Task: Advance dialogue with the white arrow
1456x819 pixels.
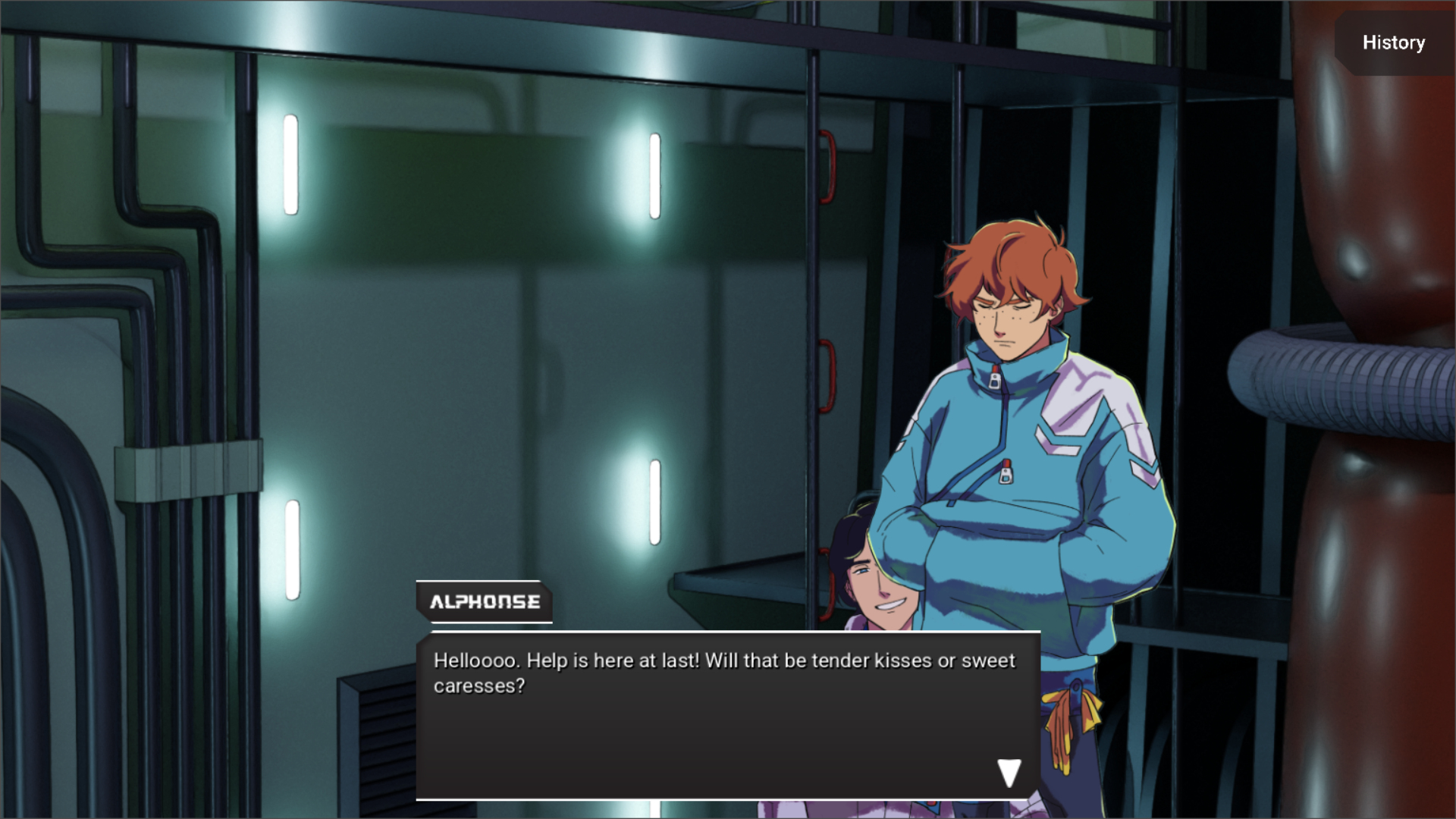Action: 1009,773
